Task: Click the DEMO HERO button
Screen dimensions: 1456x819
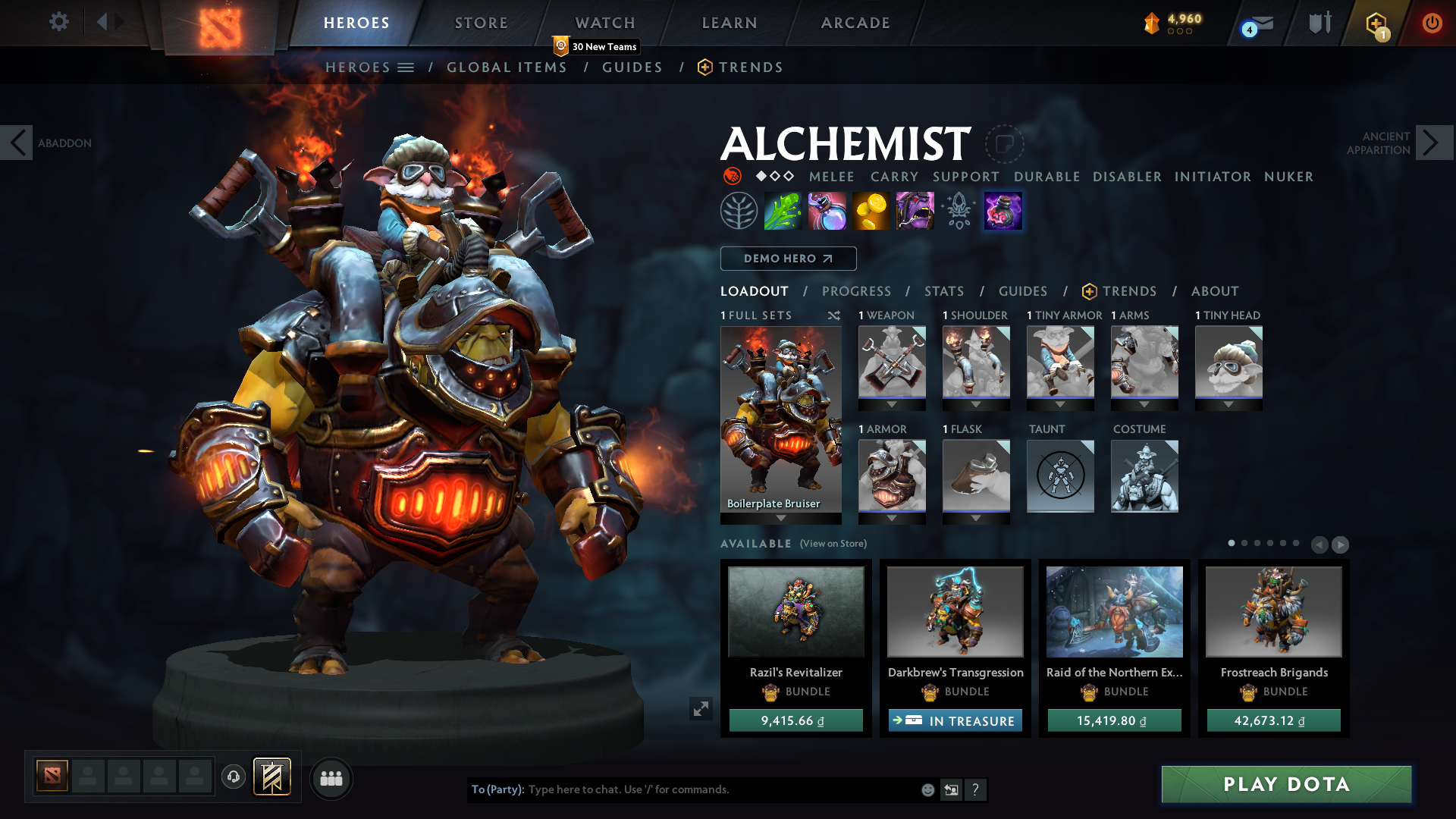Action: click(x=788, y=259)
